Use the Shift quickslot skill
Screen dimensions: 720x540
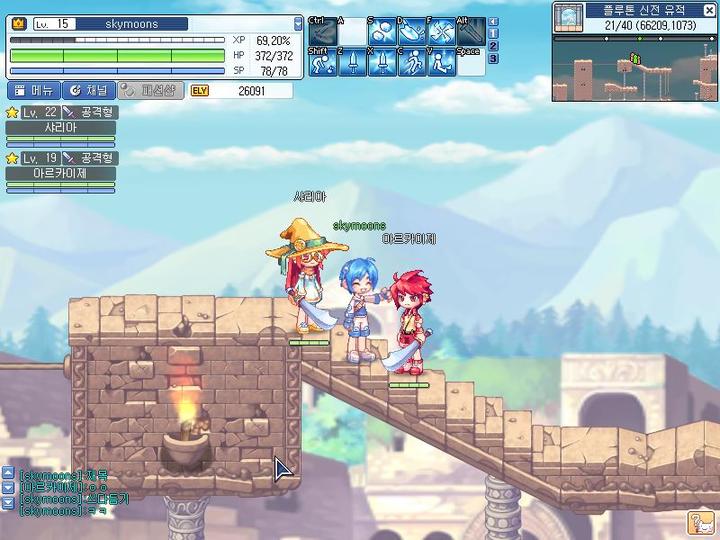click(x=320, y=62)
